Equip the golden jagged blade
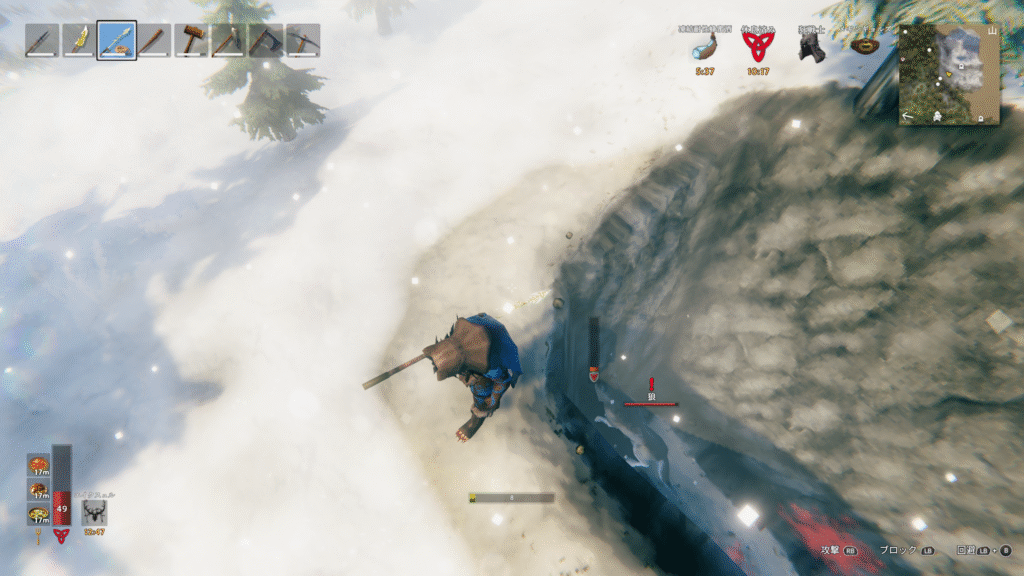This screenshot has width=1024, height=576. pyautogui.click(x=79, y=41)
